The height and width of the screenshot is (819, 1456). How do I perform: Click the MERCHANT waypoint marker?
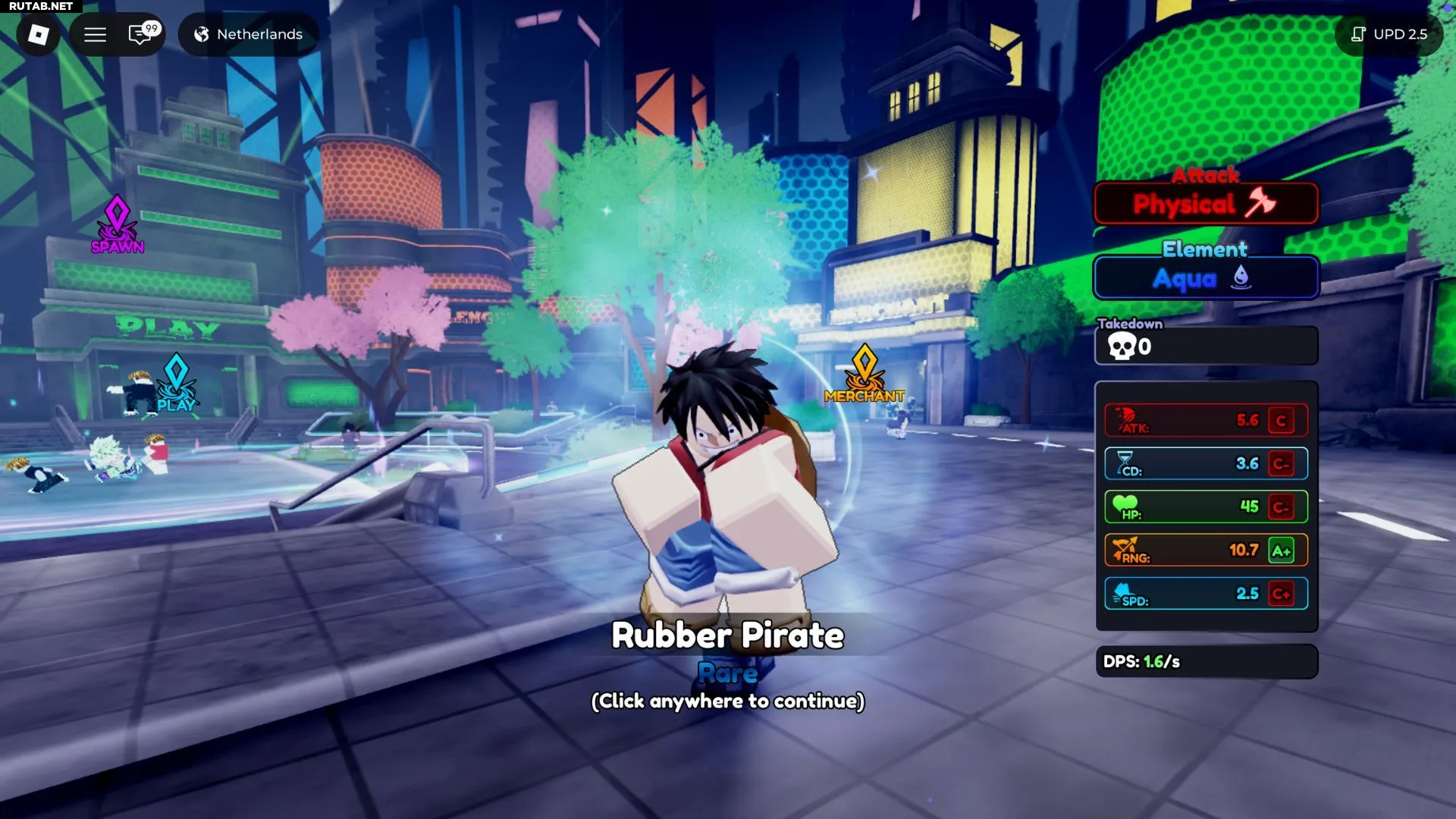click(864, 374)
